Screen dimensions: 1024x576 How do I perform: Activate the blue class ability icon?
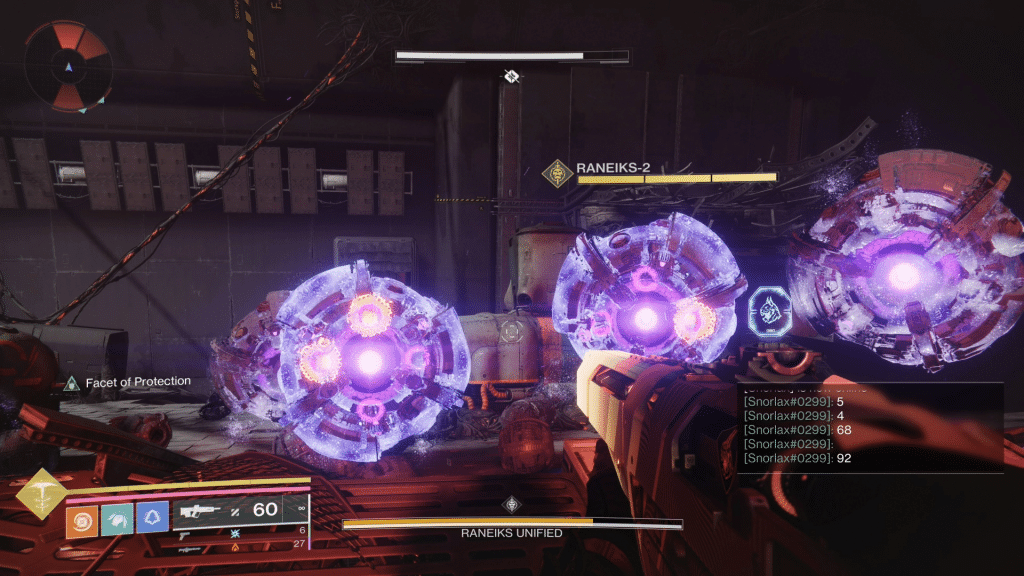(151, 520)
